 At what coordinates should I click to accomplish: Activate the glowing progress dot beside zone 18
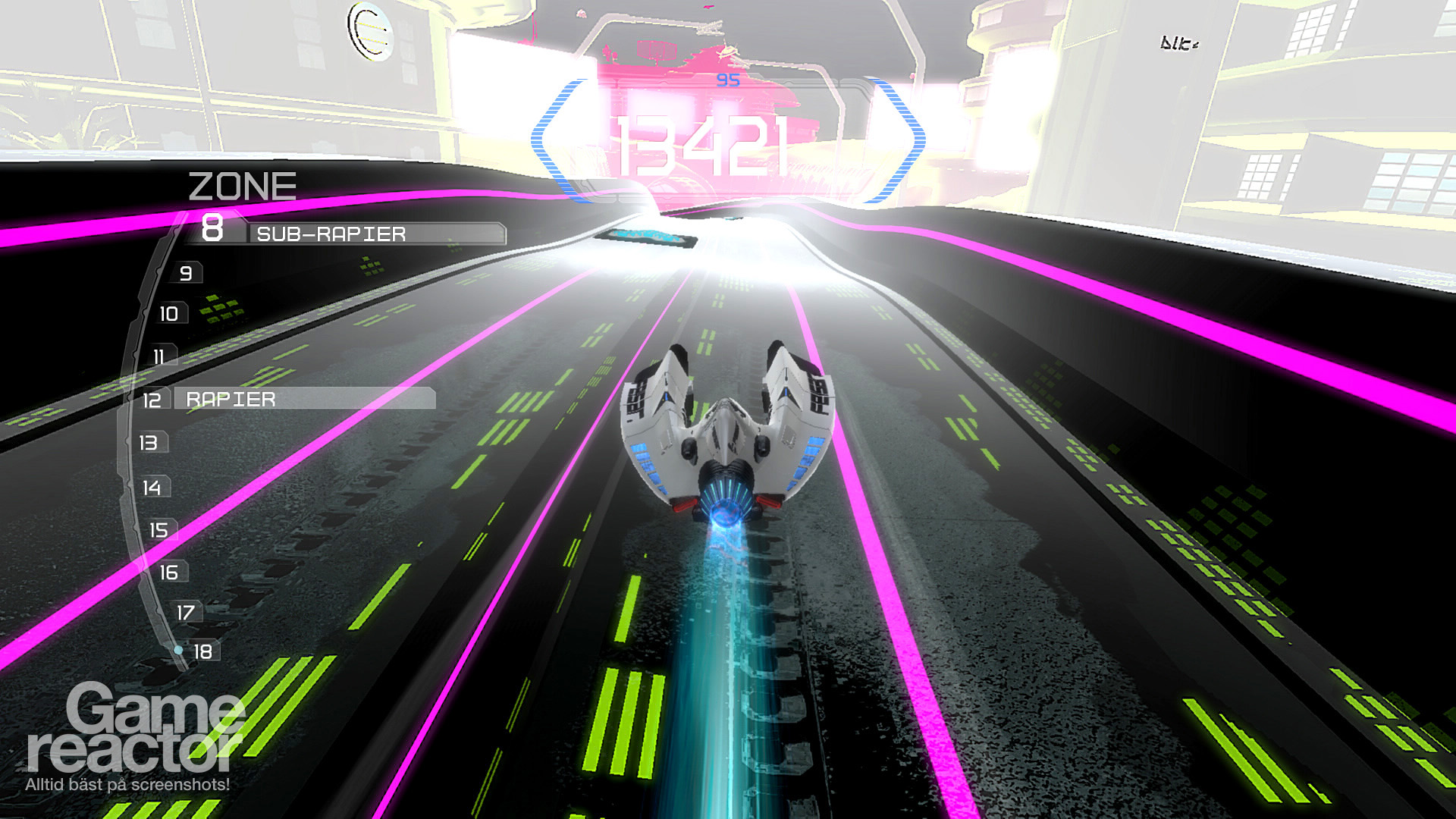(x=179, y=648)
